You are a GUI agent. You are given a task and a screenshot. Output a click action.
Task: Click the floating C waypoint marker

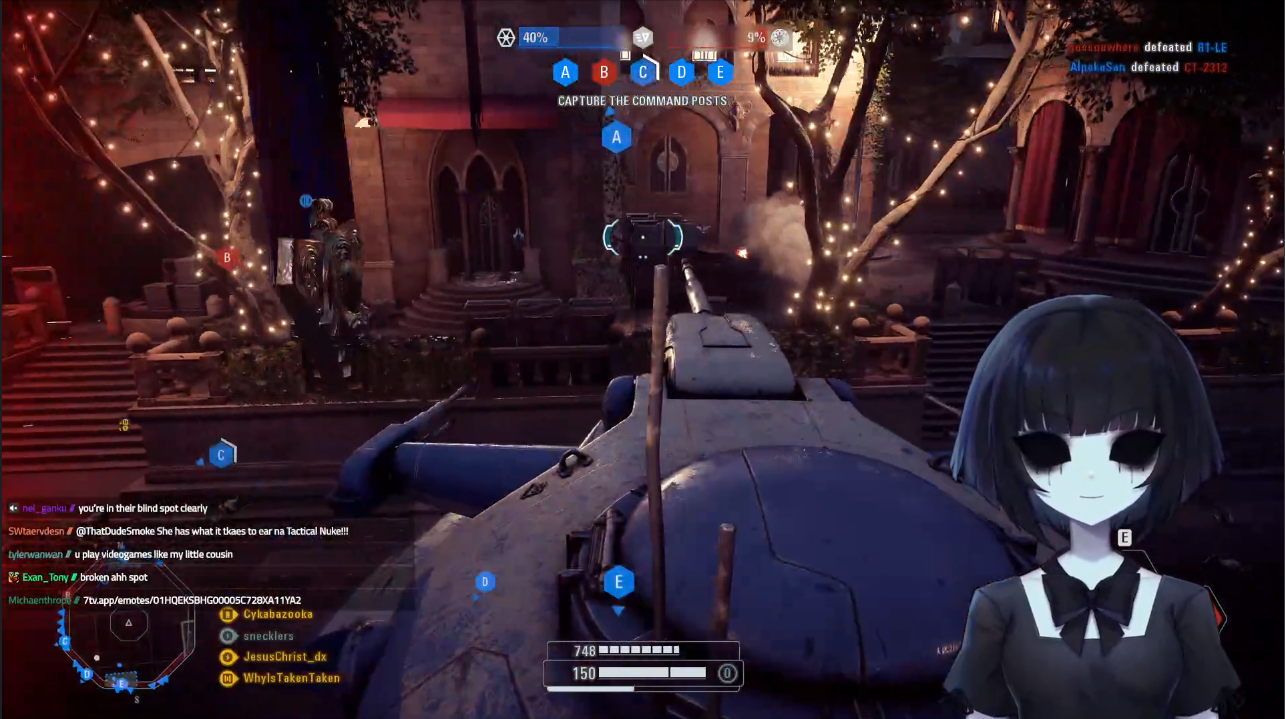pyautogui.click(x=221, y=455)
